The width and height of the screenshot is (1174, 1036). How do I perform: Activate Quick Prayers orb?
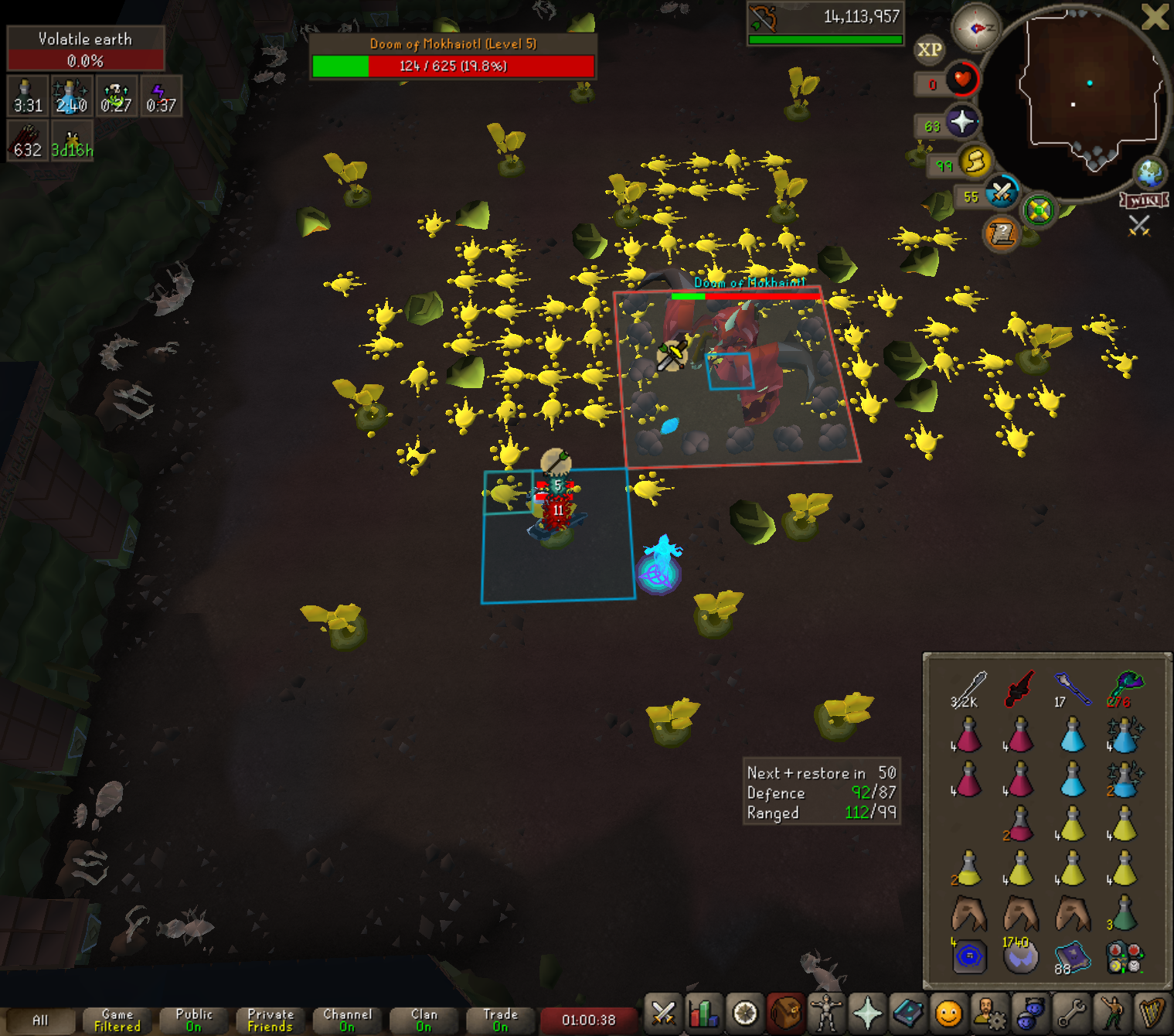point(961,122)
